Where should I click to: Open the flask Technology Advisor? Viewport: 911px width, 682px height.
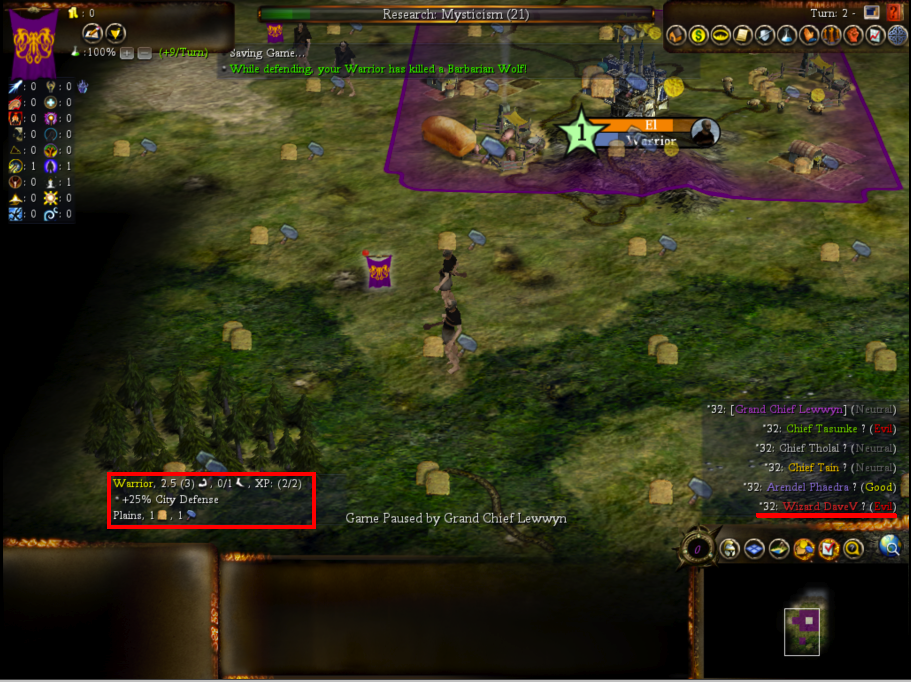tap(787, 36)
